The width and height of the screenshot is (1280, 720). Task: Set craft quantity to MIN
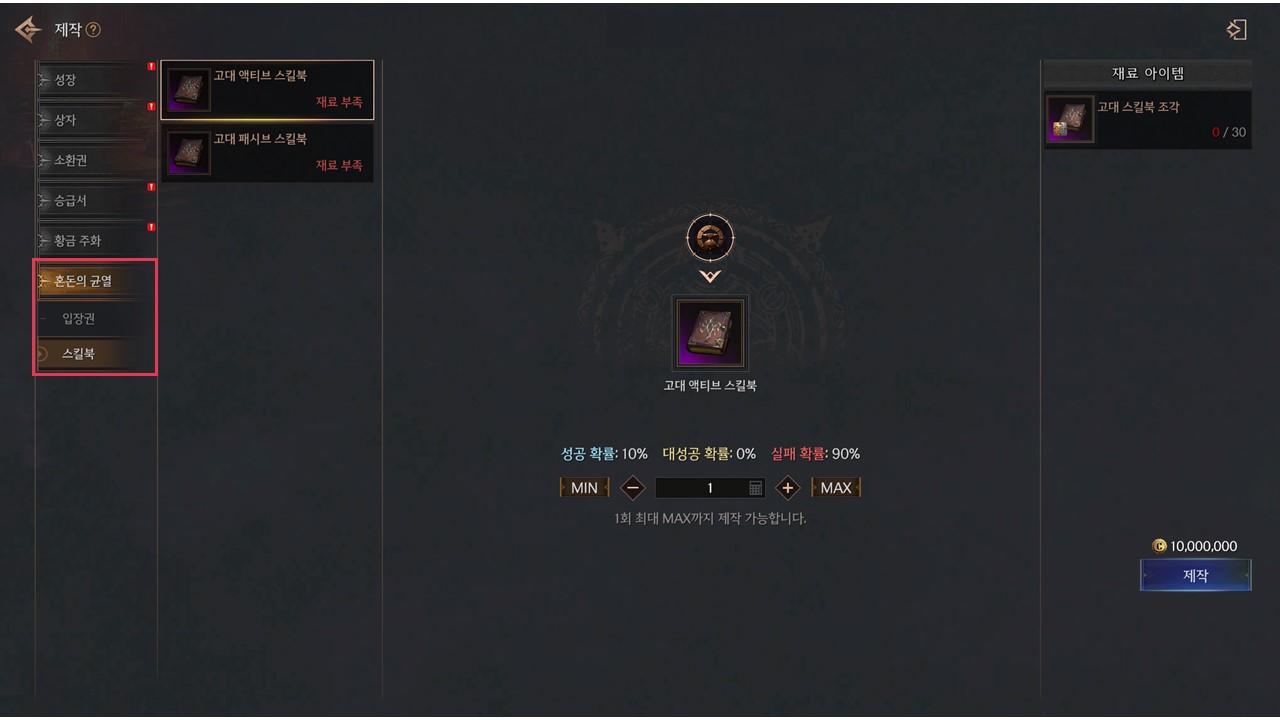(584, 488)
